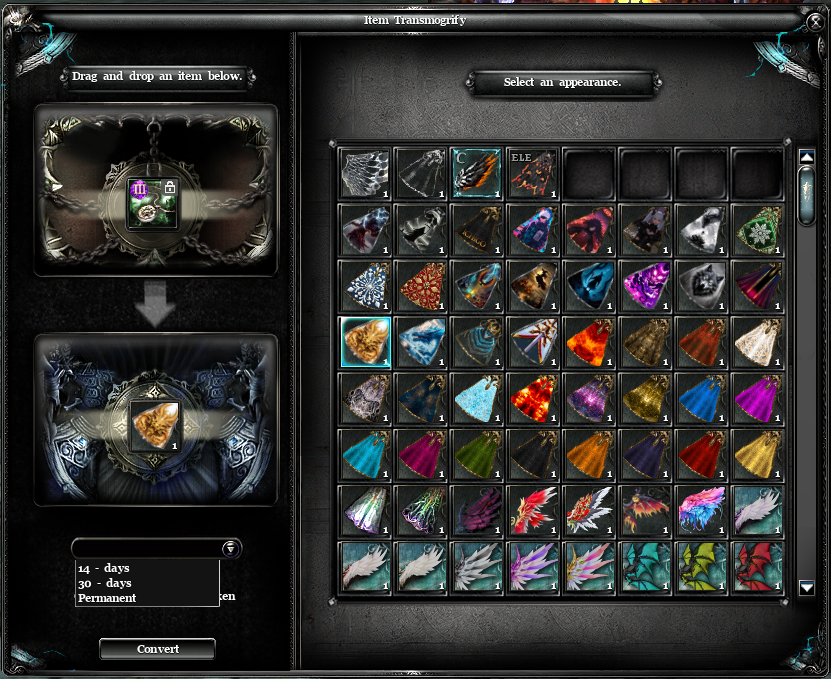Choose the green snowflake cape appearance
Image resolution: width=831 pixels, height=679 pixels.
(757, 230)
